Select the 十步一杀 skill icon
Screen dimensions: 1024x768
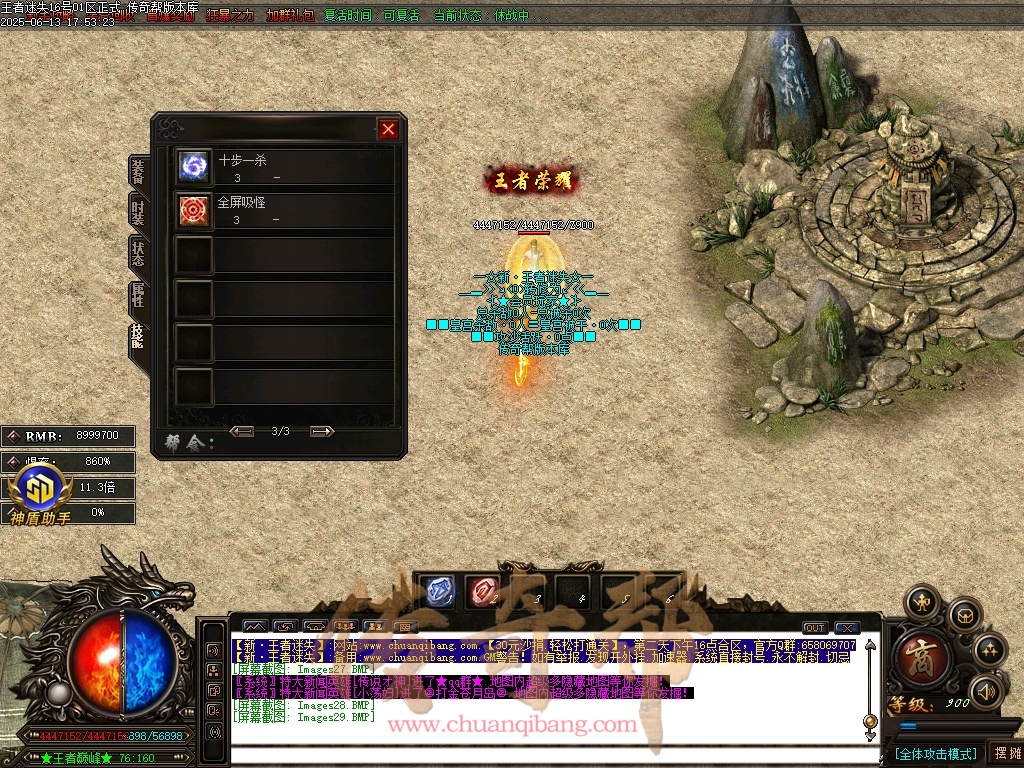(x=193, y=167)
